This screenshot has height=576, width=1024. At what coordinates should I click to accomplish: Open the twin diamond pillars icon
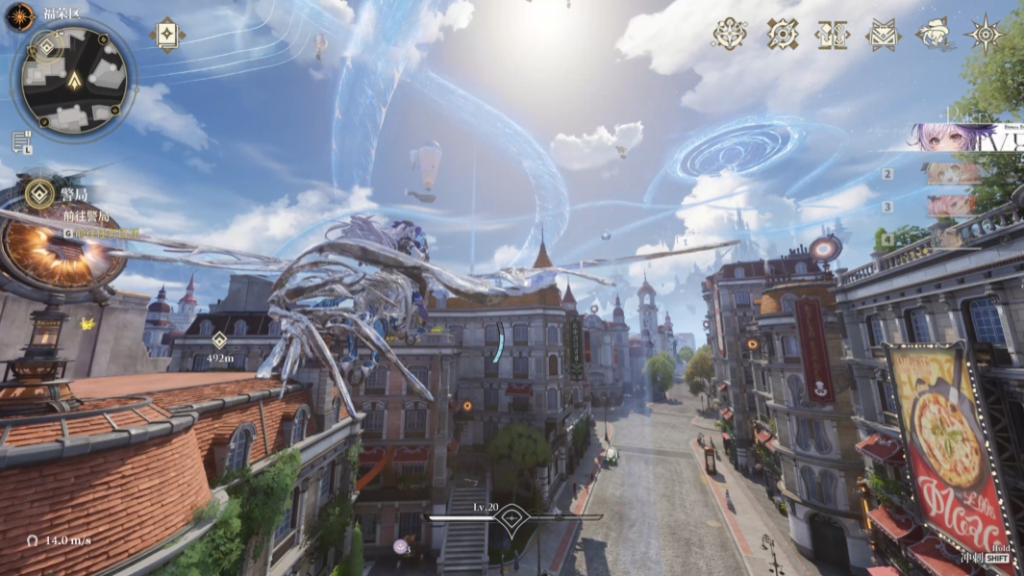832,33
